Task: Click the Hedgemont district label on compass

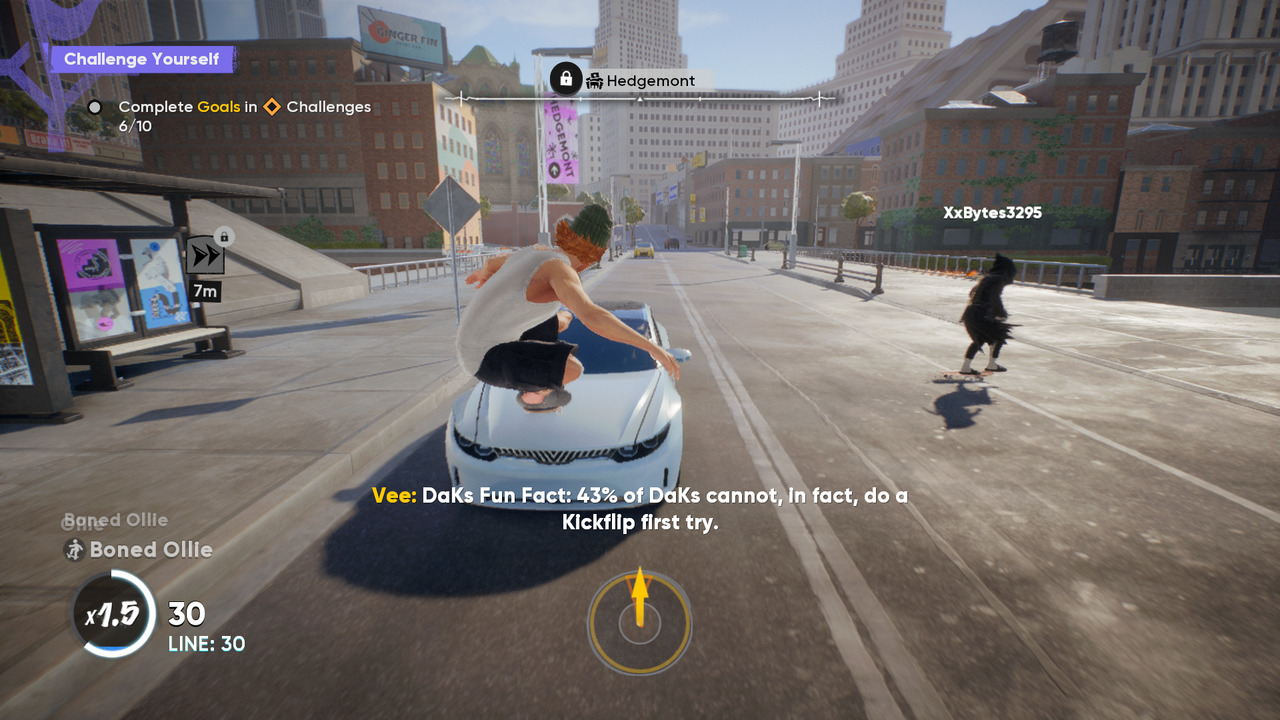Action: coord(650,80)
